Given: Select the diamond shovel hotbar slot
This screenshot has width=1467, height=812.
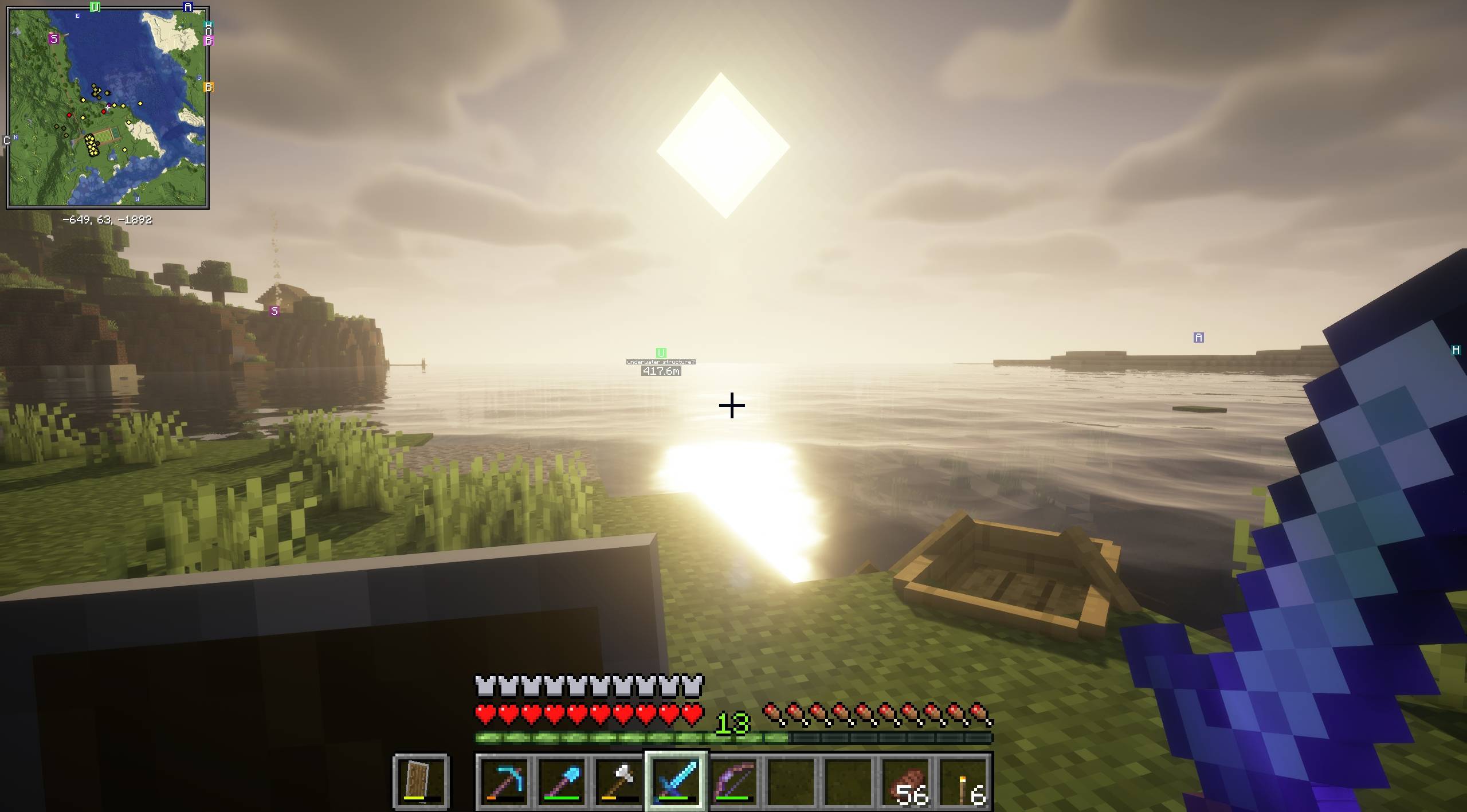Looking at the screenshot, I should [562, 780].
